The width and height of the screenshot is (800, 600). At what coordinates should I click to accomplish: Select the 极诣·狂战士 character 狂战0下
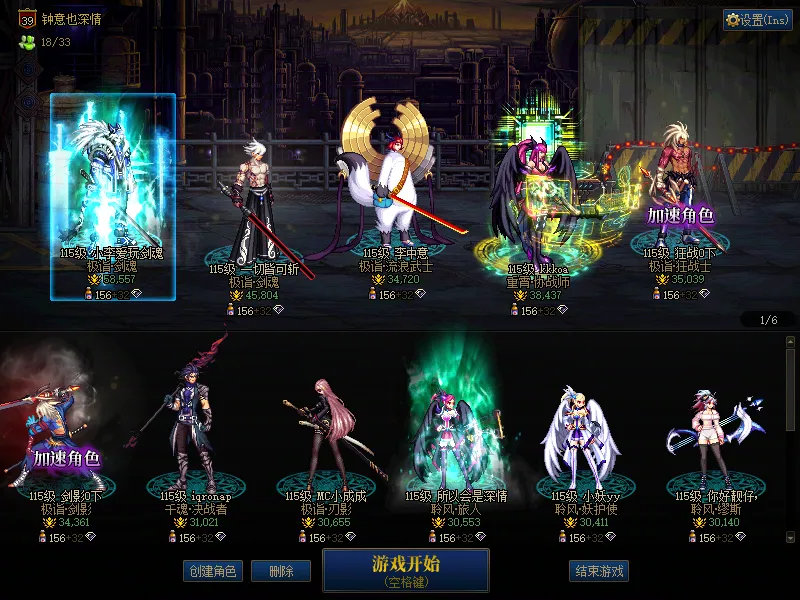coord(680,200)
